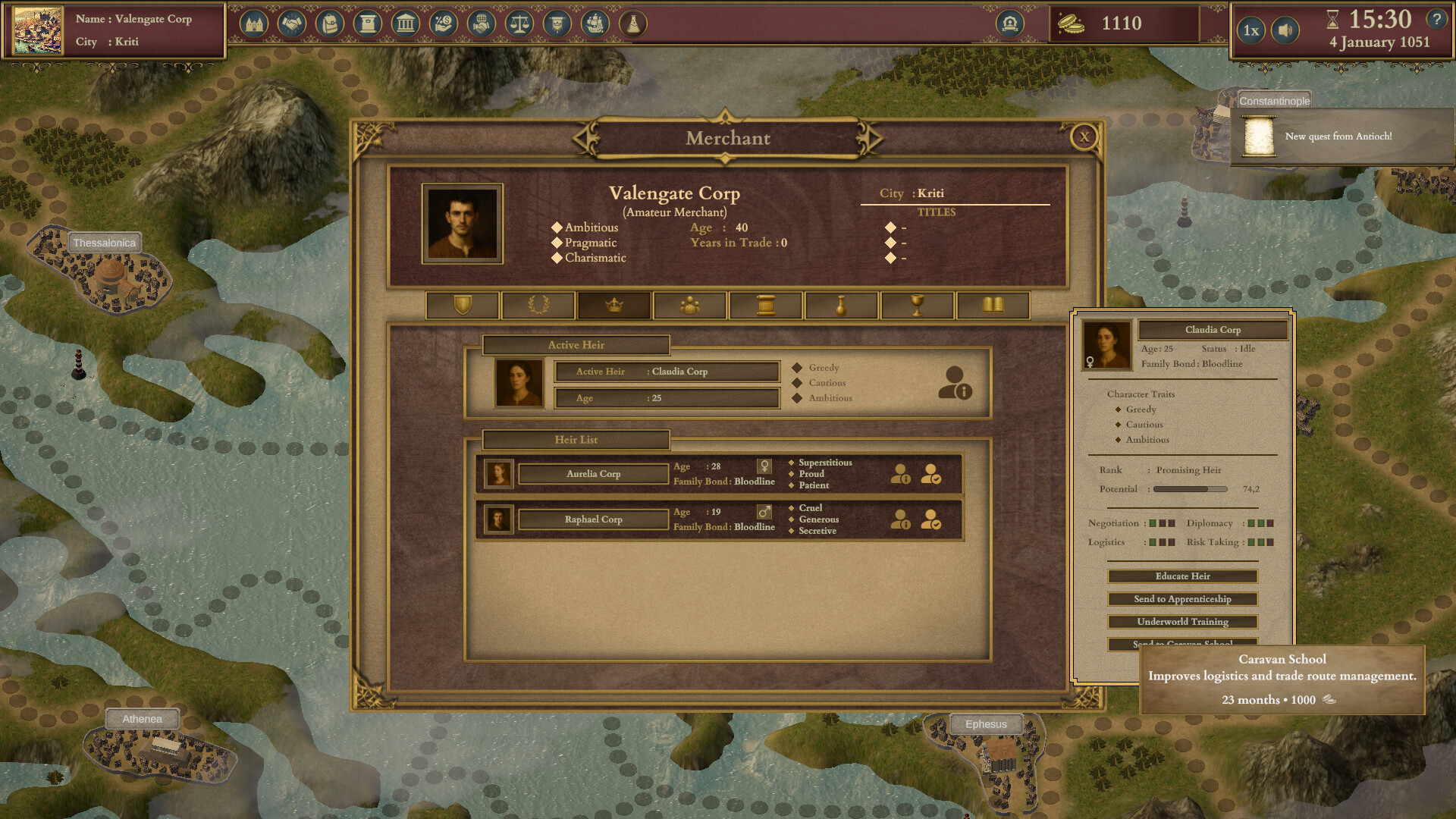The image size is (1456, 819).
Task: Switch to the open book tab
Action: 993,306
